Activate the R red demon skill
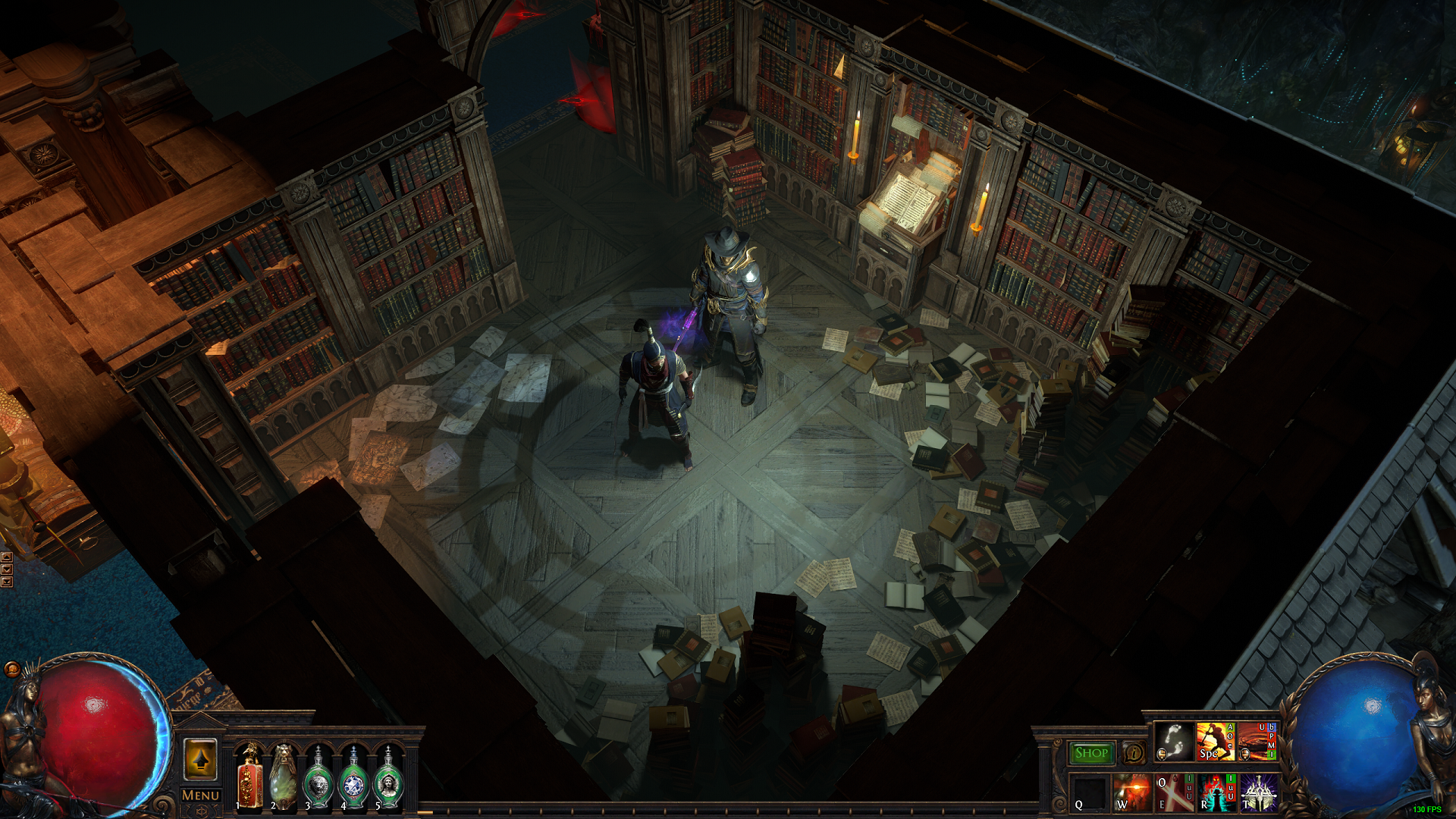 (1216, 792)
